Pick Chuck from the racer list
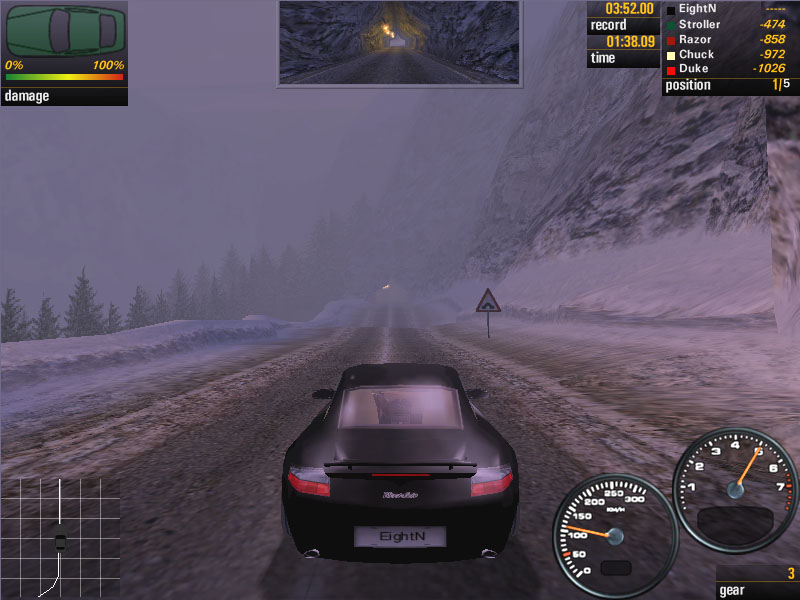Viewport: 800px width, 600px height. [x=729, y=54]
